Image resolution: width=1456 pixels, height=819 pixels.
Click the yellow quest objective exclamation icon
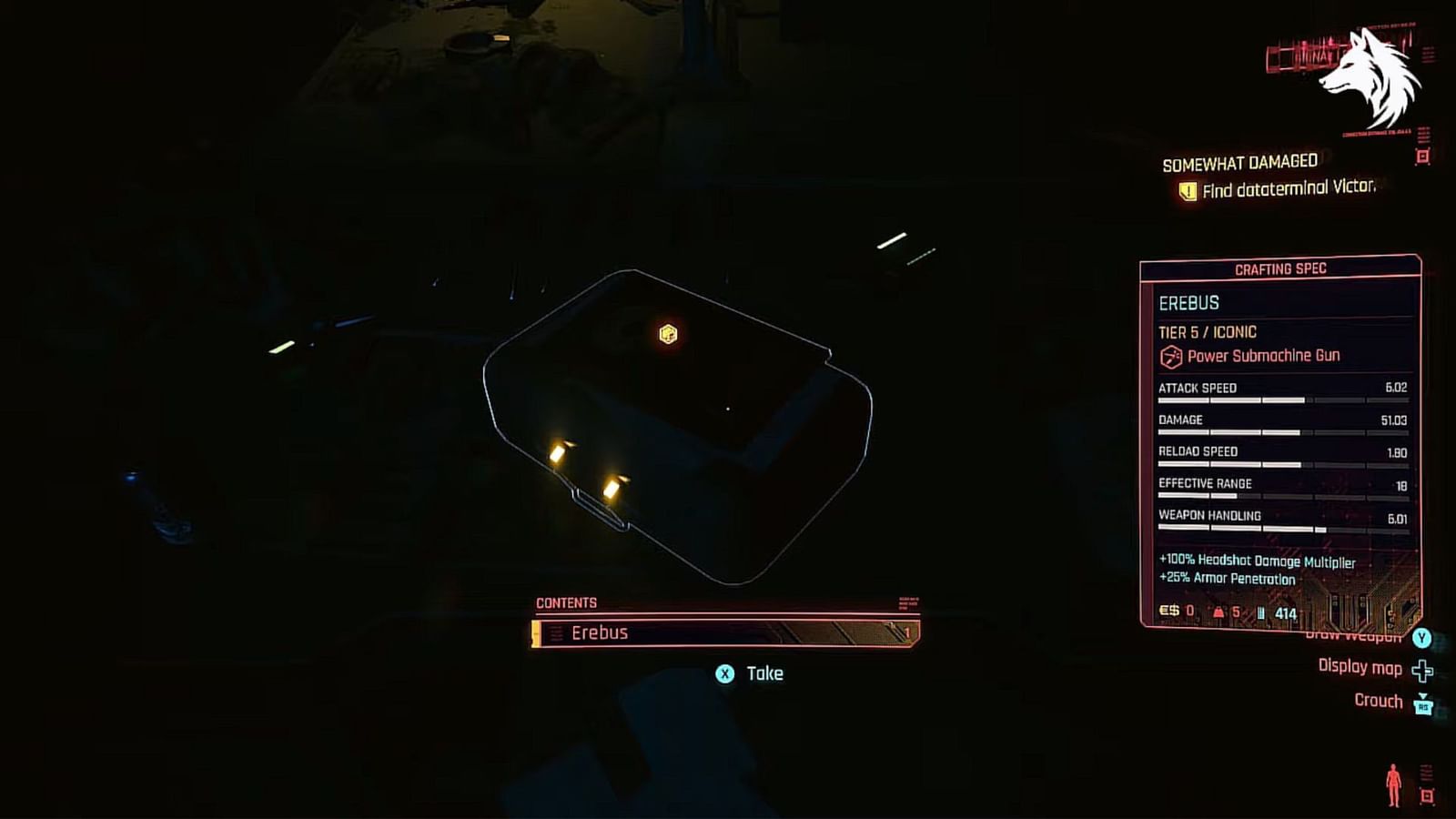point(1187,191)
